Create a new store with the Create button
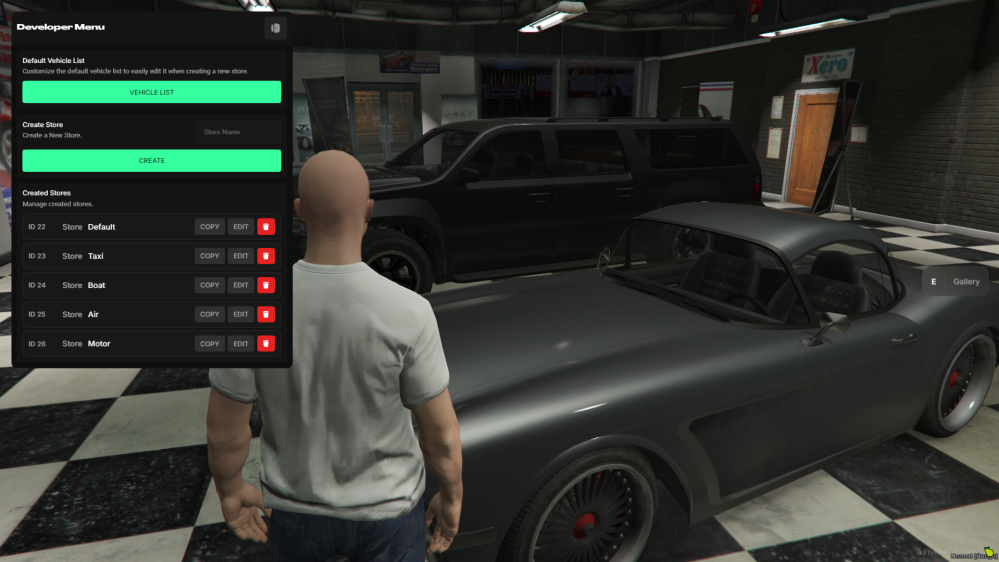The height and width of the screenshot is (562, 999). click(151, 160)
